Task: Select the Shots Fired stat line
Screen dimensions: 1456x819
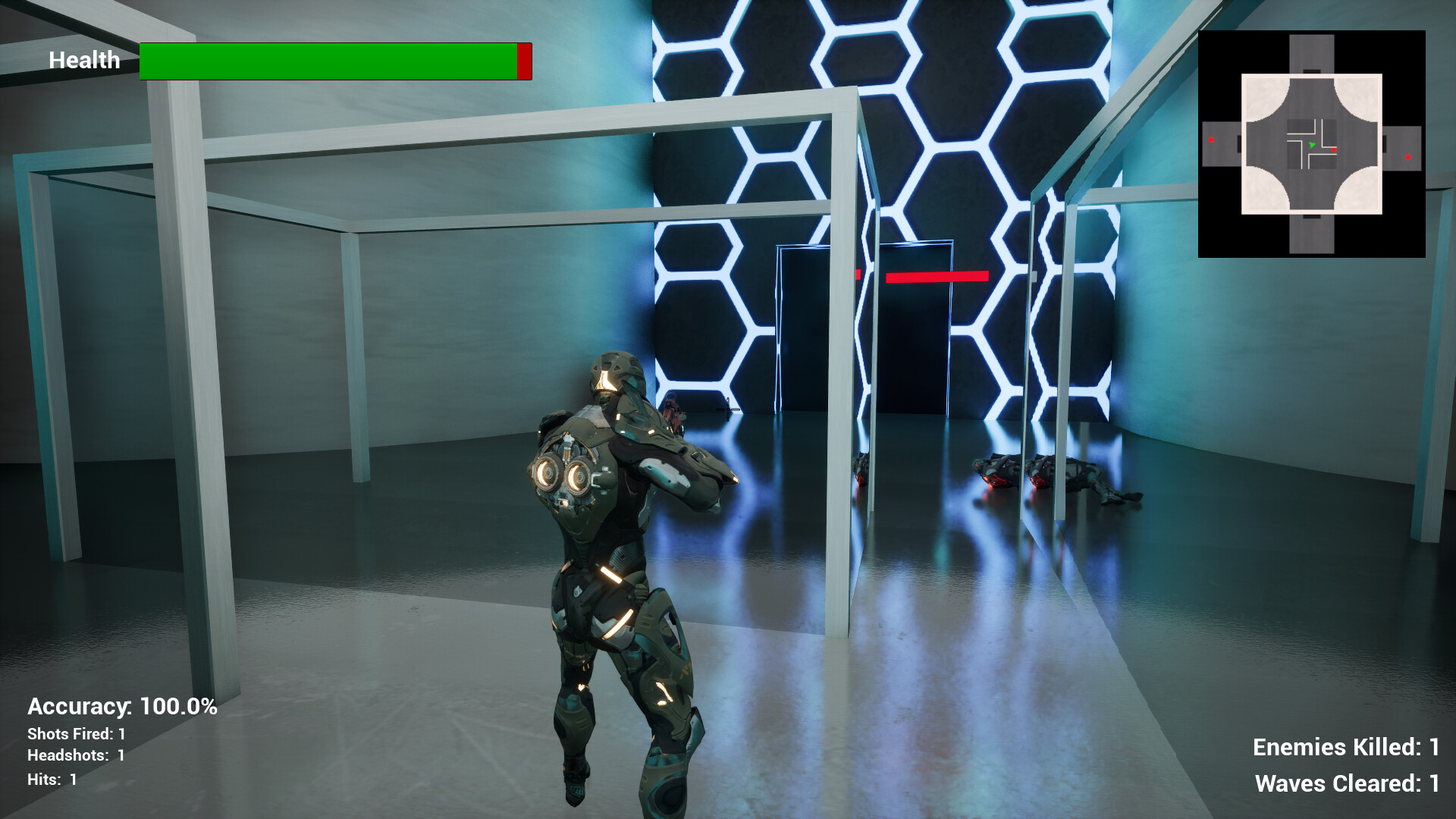Action: 76,734
